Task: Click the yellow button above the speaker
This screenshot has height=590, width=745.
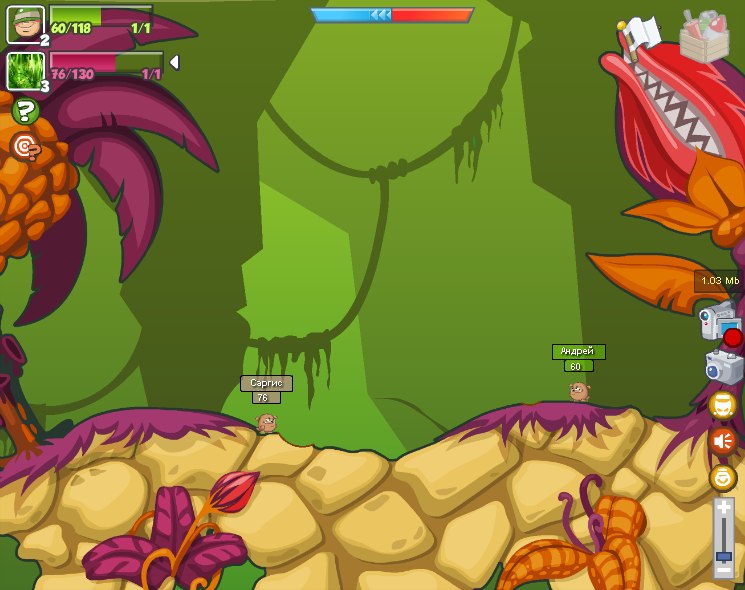Action: click(x=722, y=405)
